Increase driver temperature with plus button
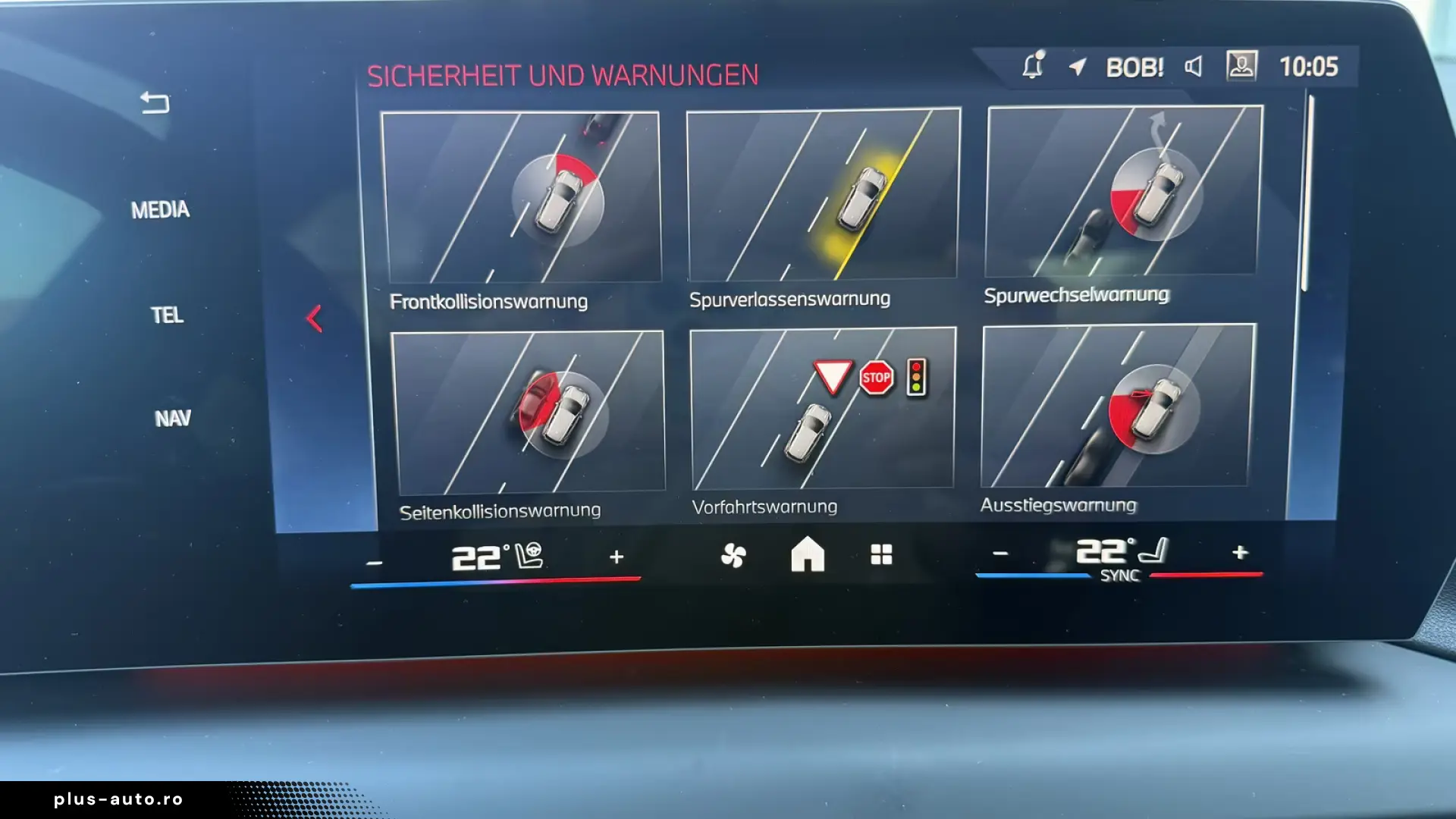This screenshot has width=1456, height=819. coord(618,556)
